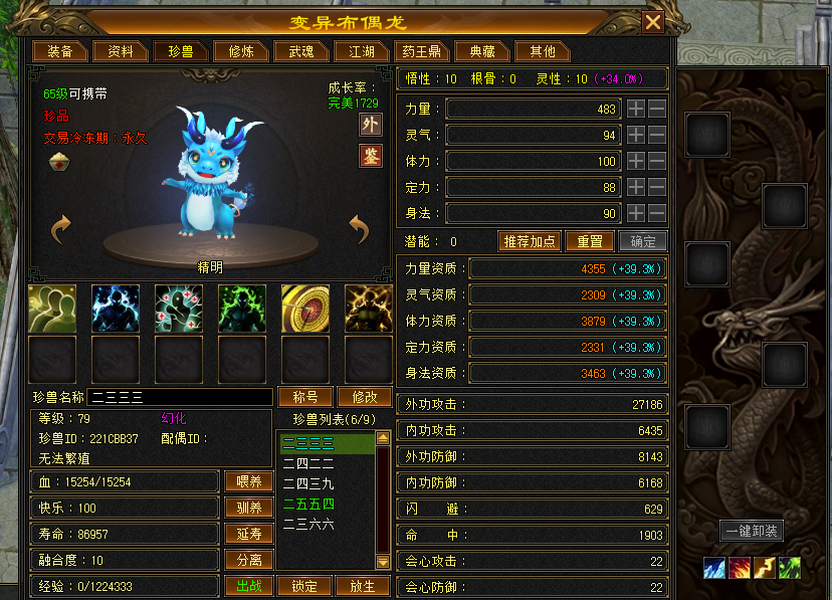Go to the 药王鼎 tab
Image resolution: width=832 pixels, height=600 pixels.
(x=421, y=51)
